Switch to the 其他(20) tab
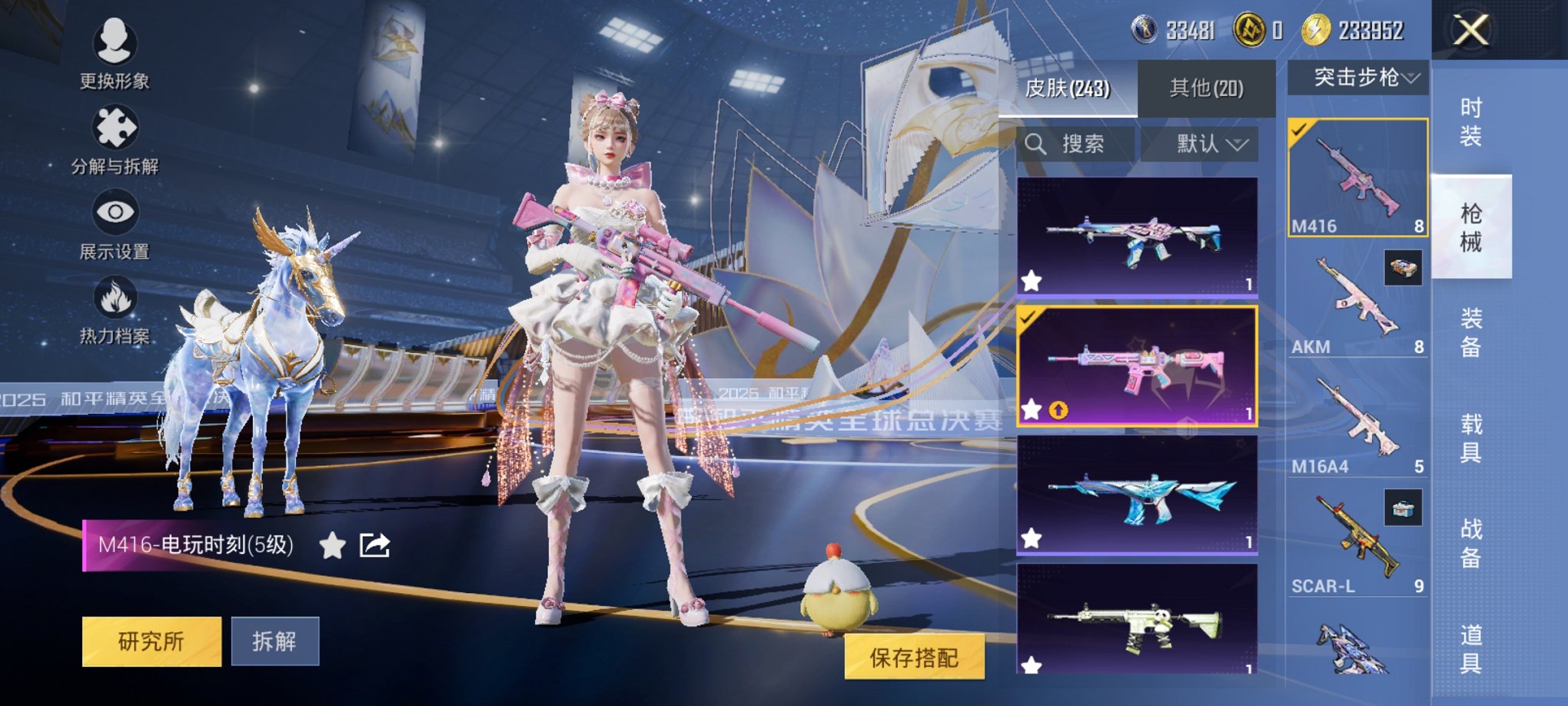Viewport: 1568px width, 706px height. tap(1204, 88)
